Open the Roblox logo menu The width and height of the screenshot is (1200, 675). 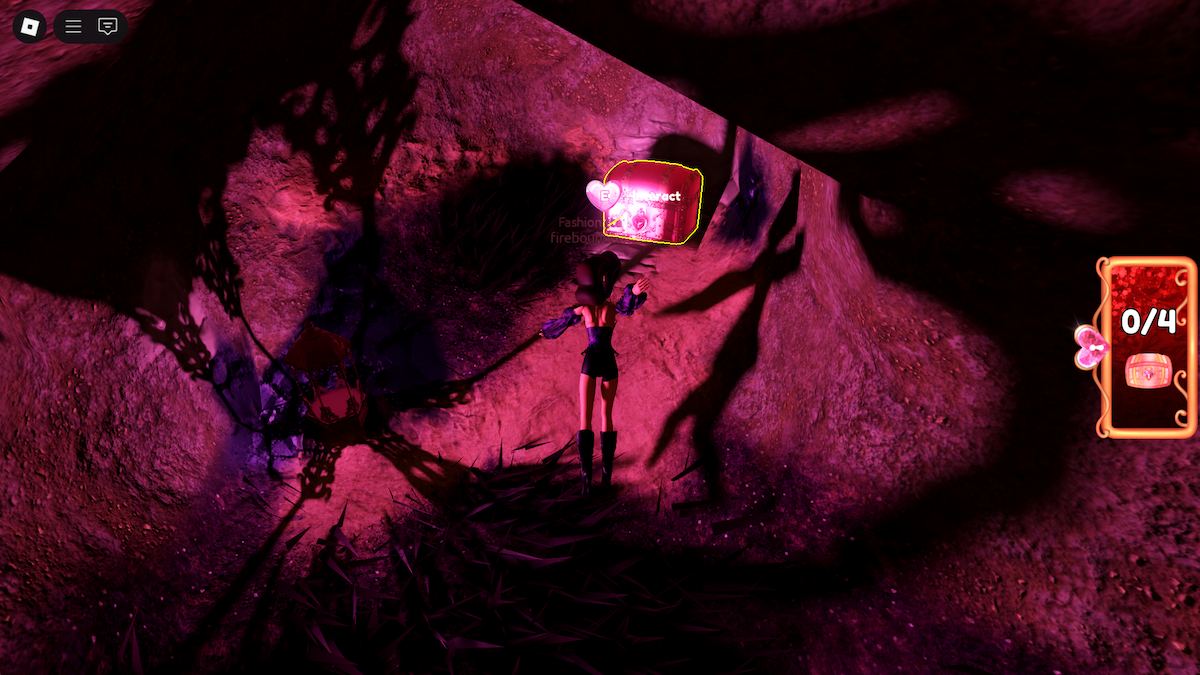click(x=29, y=26)
